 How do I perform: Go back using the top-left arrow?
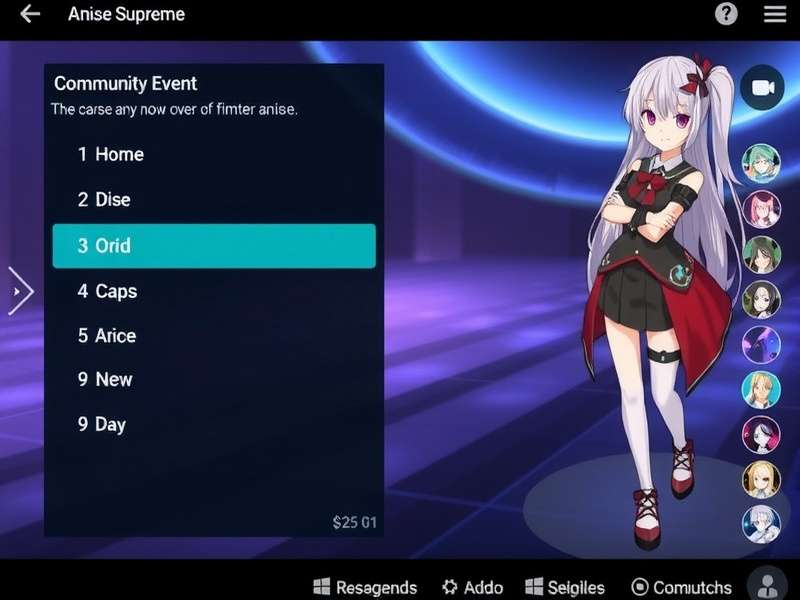[30, 14]
